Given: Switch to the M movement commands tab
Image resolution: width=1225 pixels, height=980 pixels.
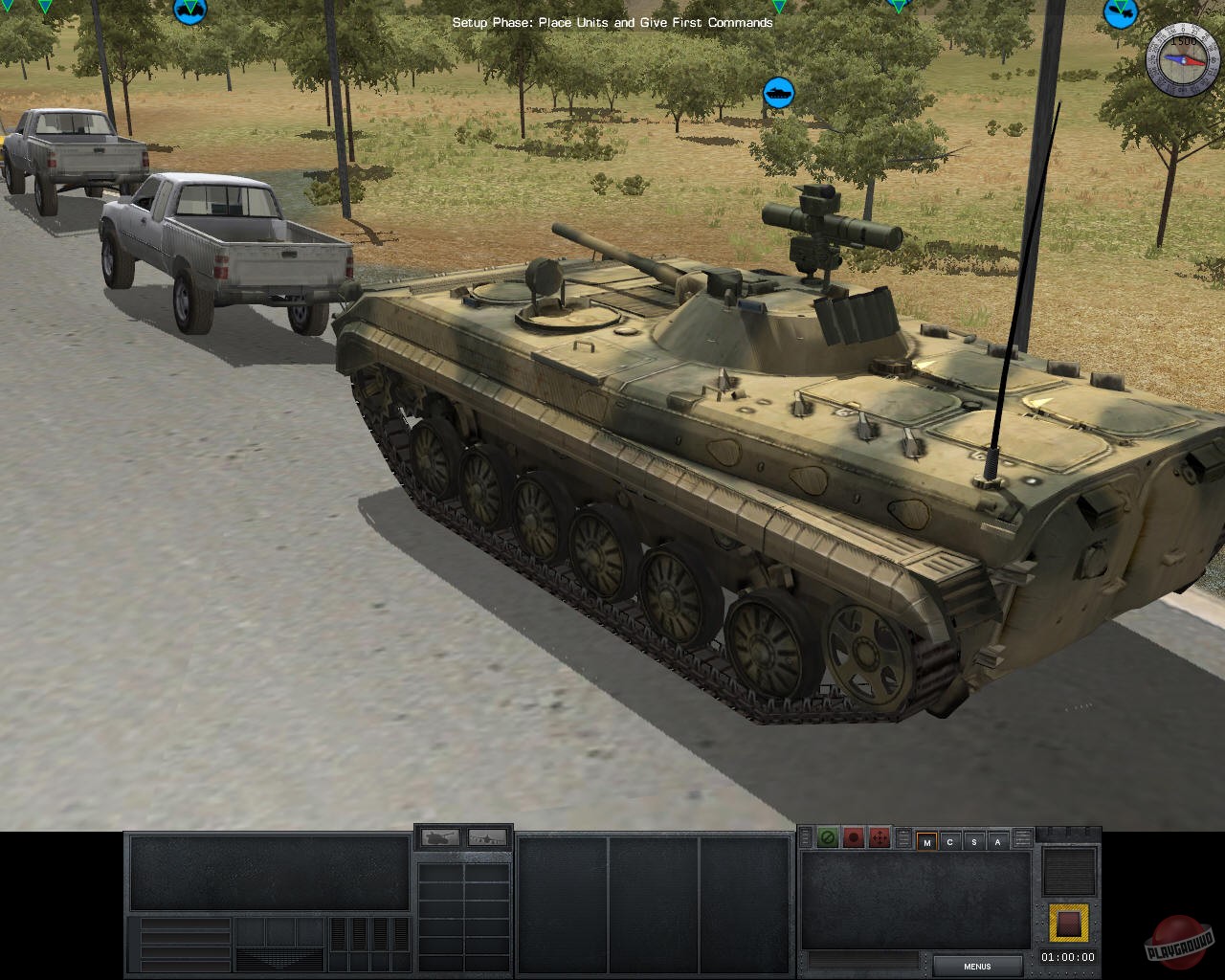Looking at the screenshot, I should pos(927,840).
